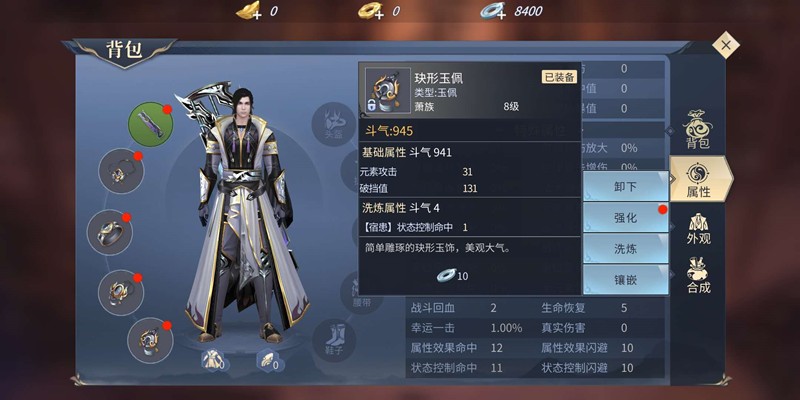Go to the 合成 crafting tab
The image size is (800, 400).
point(698,272)
